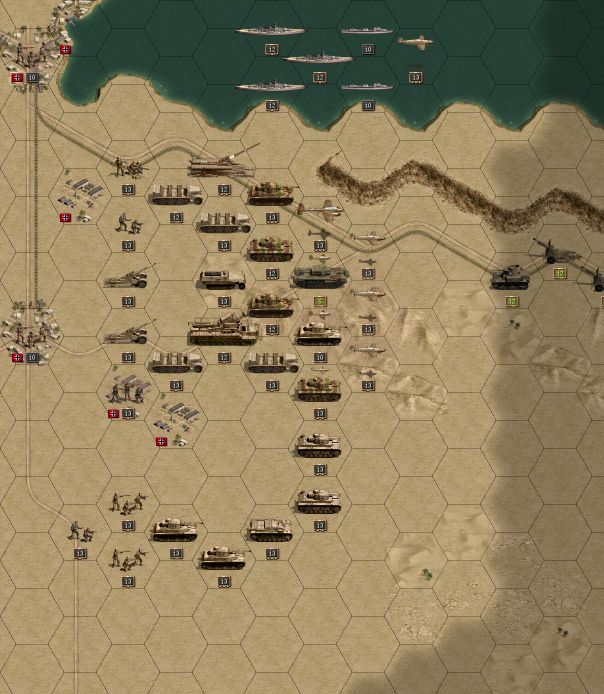Select the lone infantry unit on the southern road
This screenshot has width=604, height=694.
click(80, 531)
